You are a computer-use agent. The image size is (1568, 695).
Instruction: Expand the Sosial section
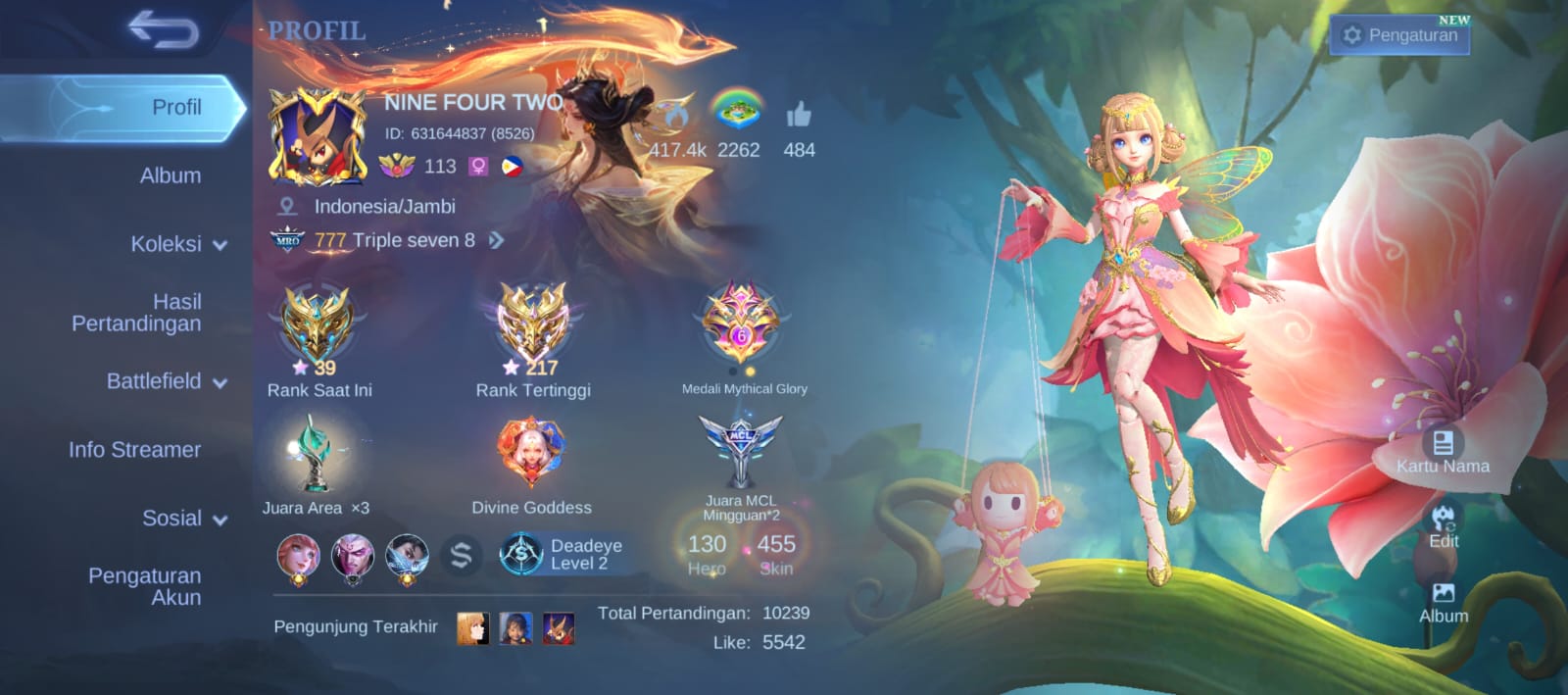pos(183,519)
